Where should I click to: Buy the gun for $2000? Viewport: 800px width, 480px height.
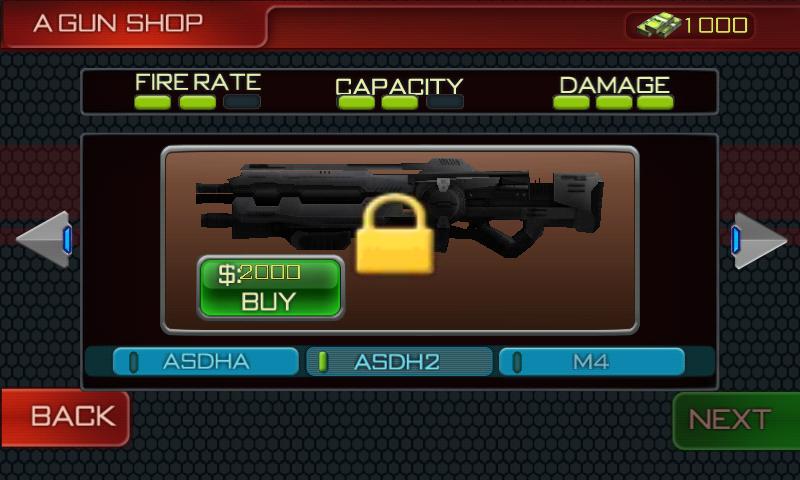tap(270, 287)
